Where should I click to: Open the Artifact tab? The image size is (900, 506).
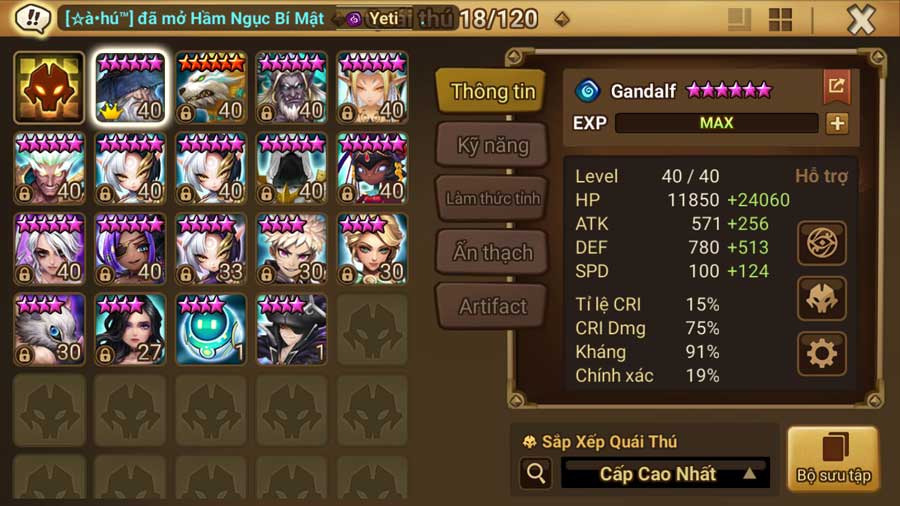[492, 307]
